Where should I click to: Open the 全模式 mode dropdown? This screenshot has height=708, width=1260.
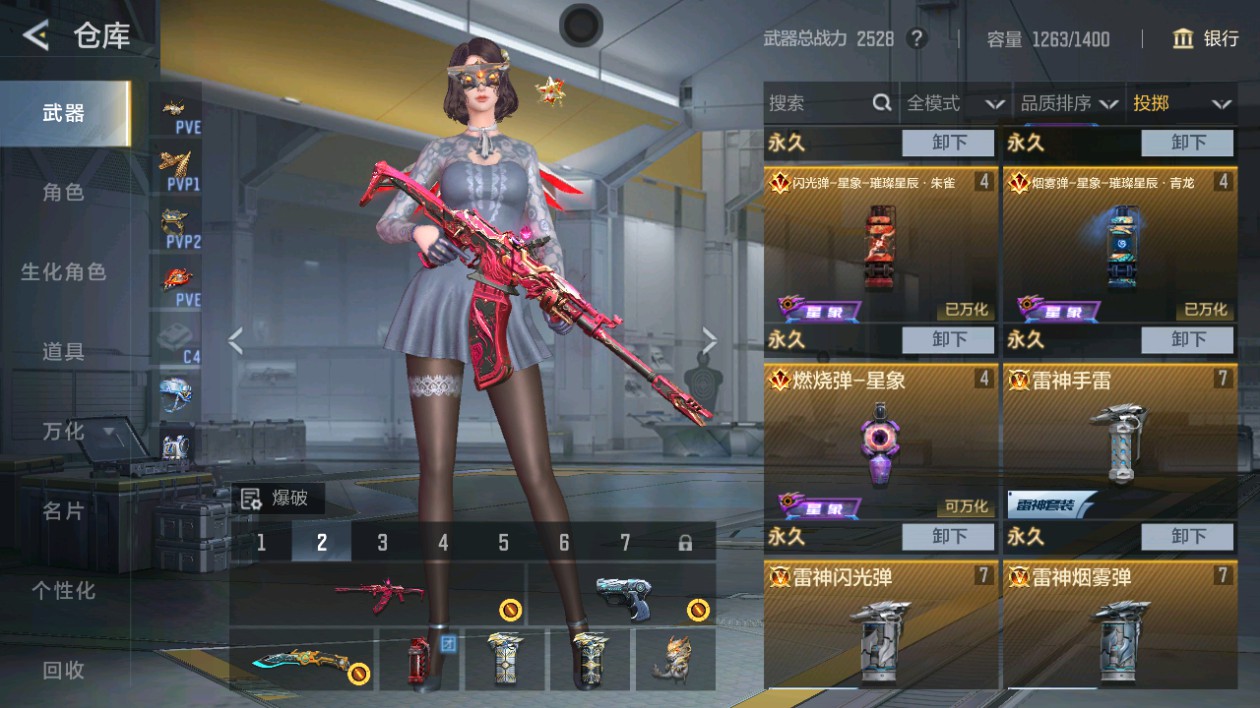tap(955, 103)
